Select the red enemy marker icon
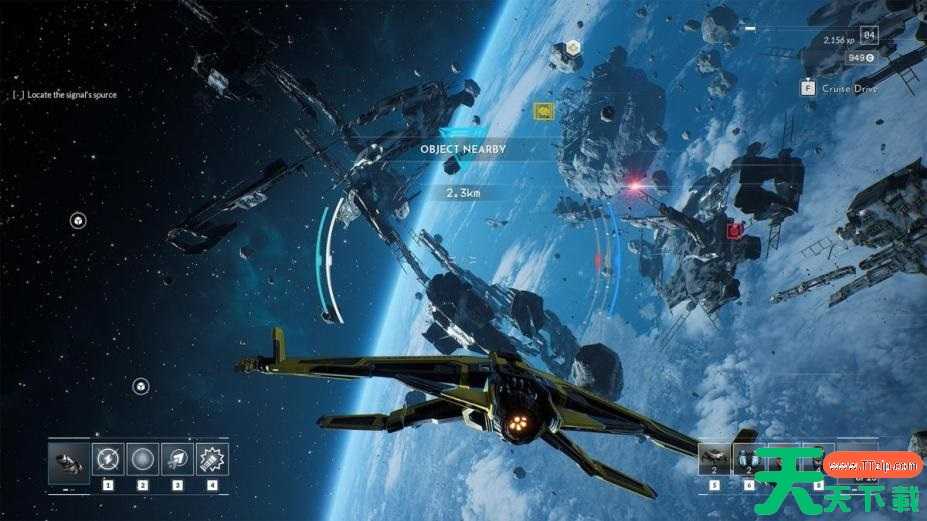This screenshot has width=927, height=521. click(735, 231)
